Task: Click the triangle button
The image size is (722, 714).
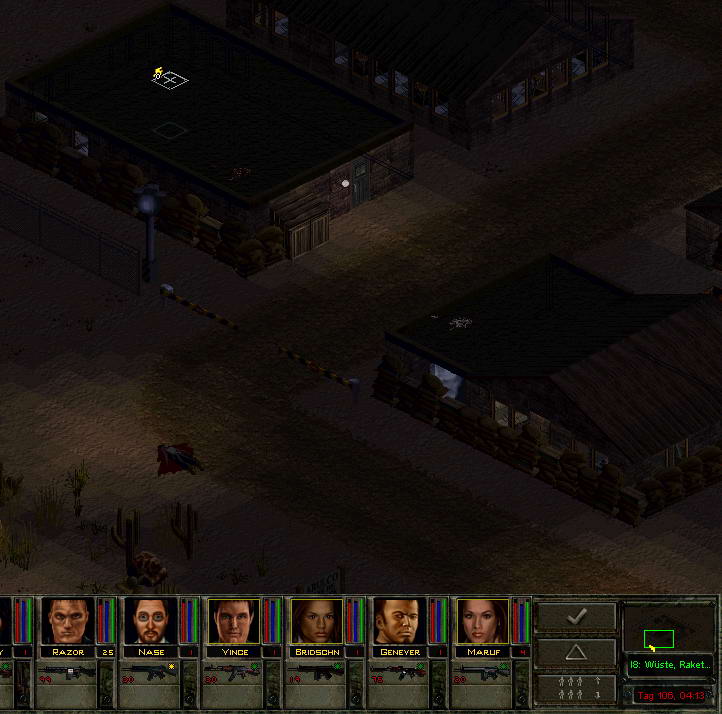Action: [x=576, y=652]
